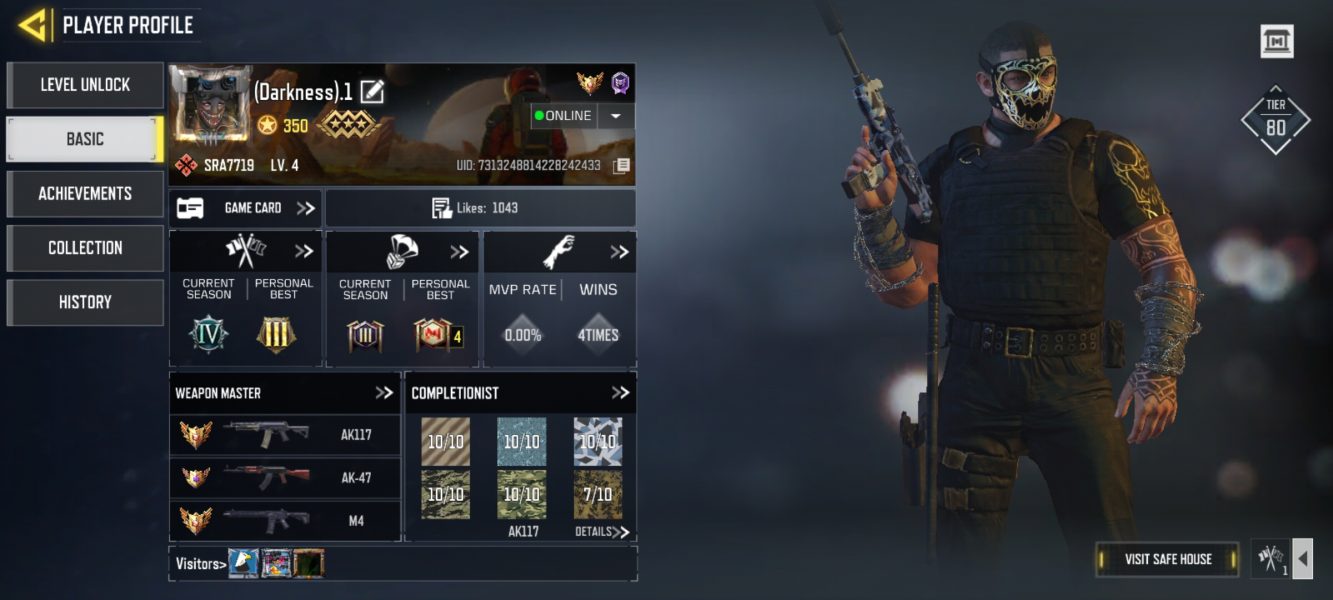Visit the Safe House

tap(1167, 559)
